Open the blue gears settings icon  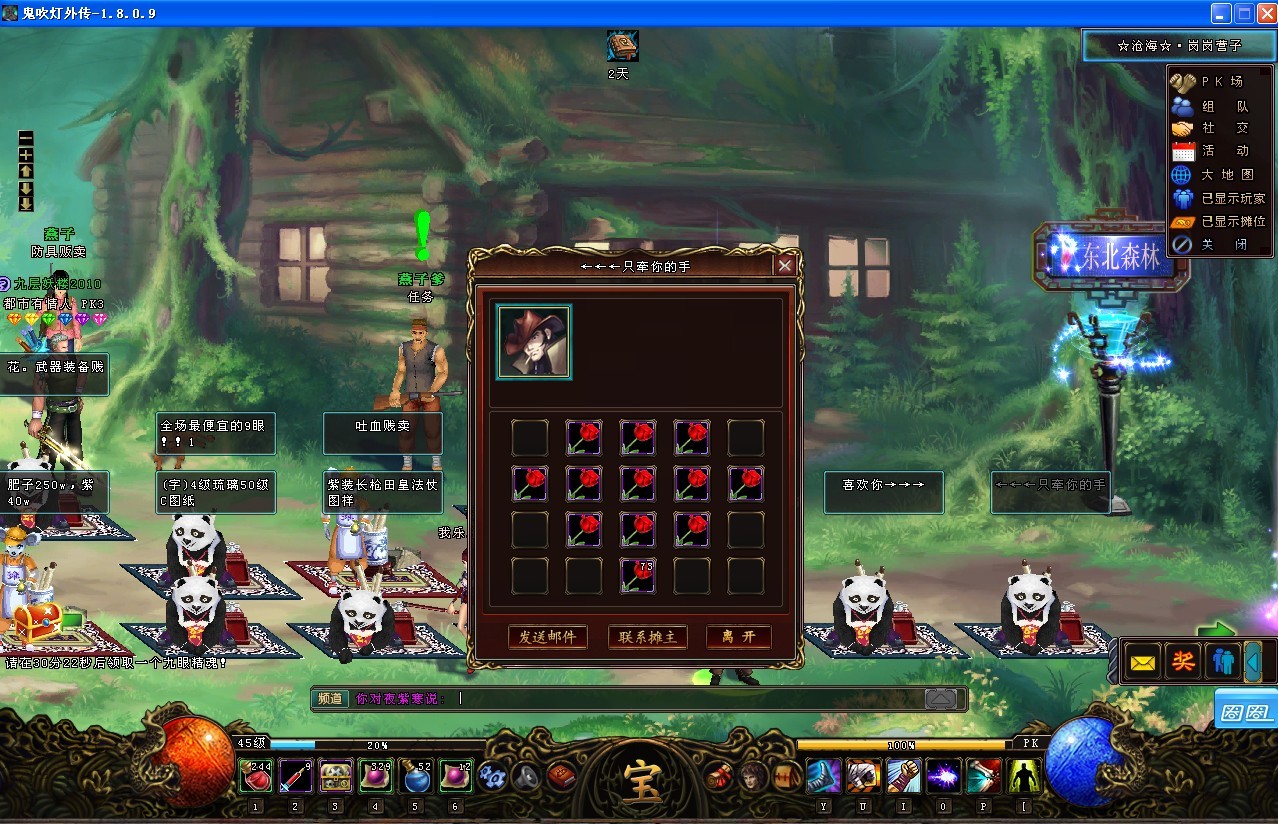click(491, 776)
